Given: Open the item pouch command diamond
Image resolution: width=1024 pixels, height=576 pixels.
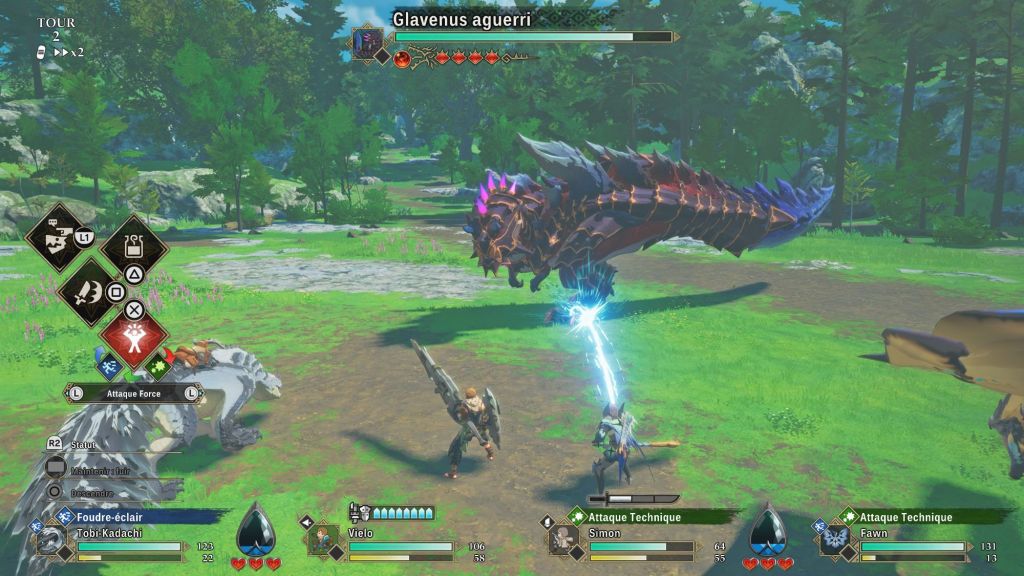Looking at the screenshot, I should click(x=134, y=245).
